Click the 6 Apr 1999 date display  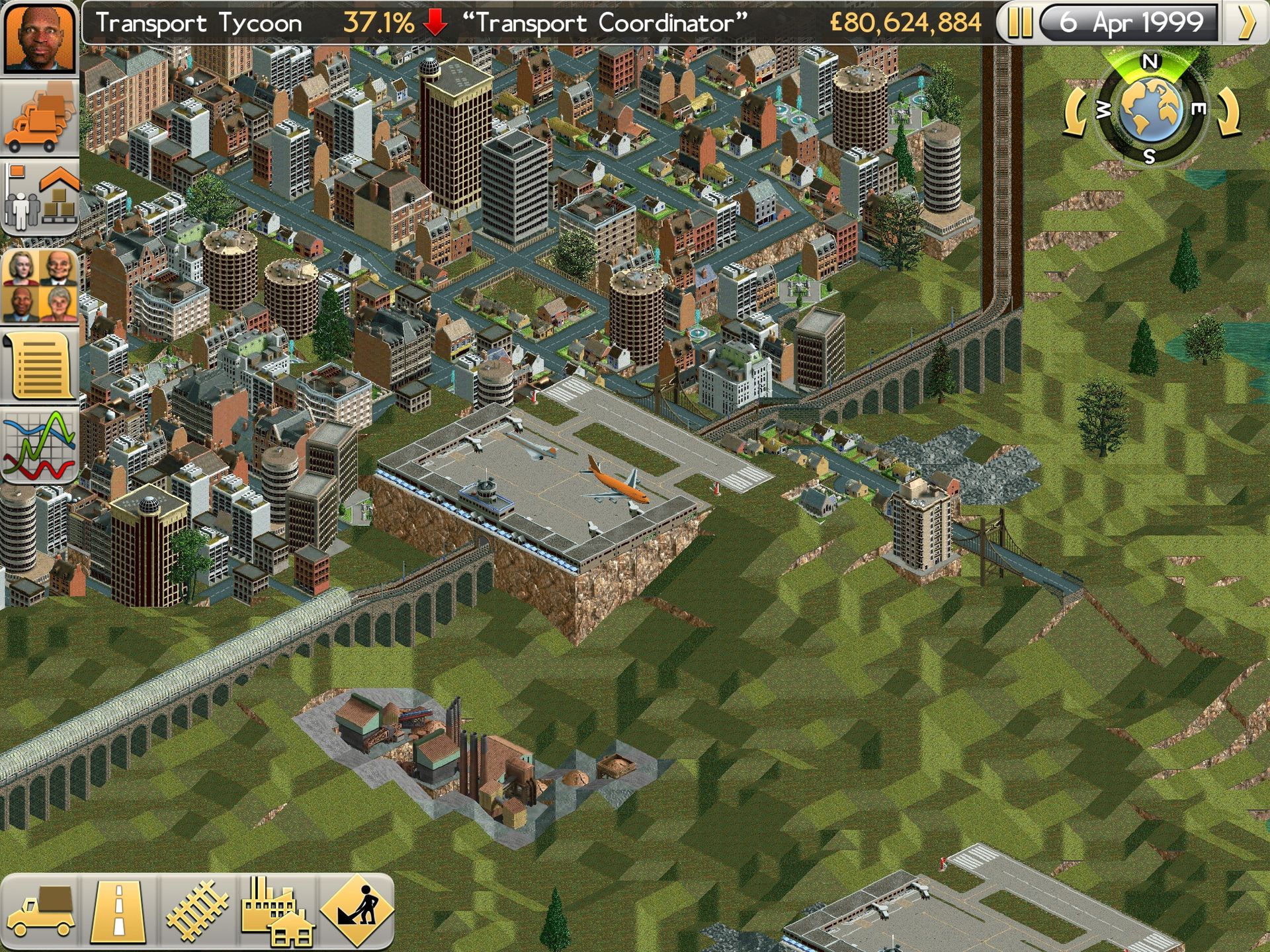point(1130,23)
